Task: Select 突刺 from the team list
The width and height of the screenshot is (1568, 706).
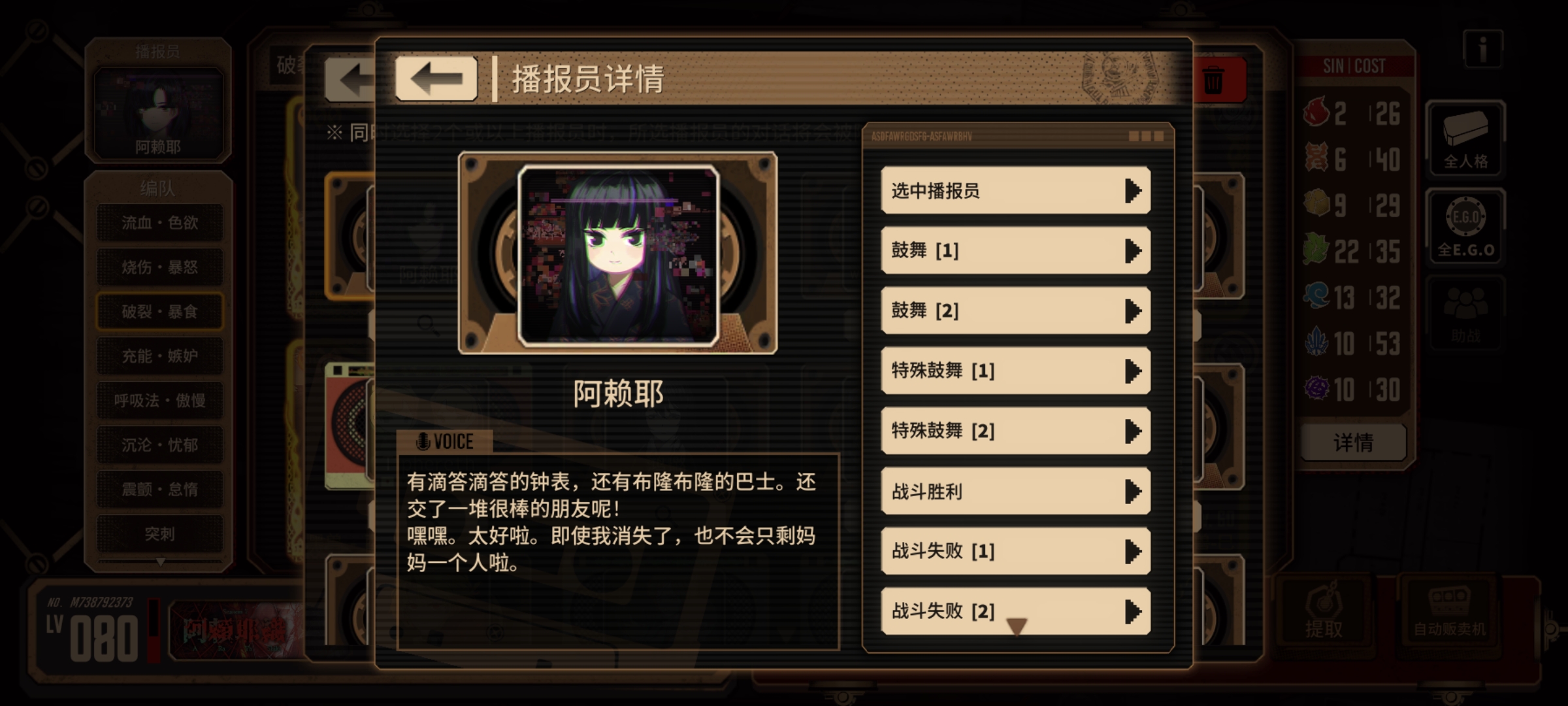Action: pos(158,533)
